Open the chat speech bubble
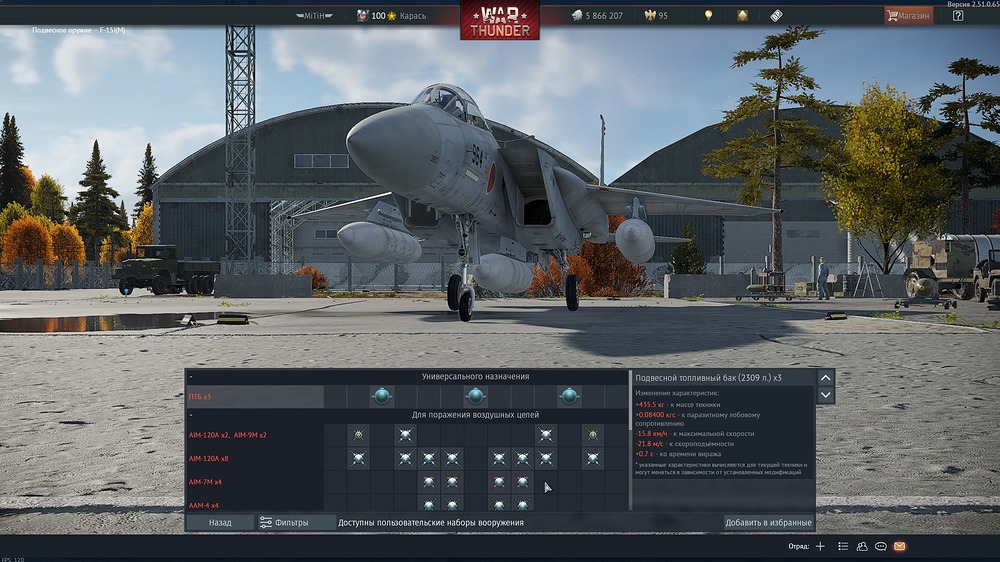 click(x=880, y=546)
